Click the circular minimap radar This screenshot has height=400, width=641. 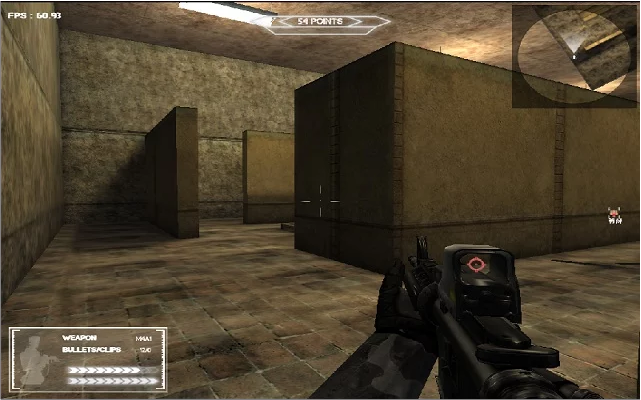(574, 56)
